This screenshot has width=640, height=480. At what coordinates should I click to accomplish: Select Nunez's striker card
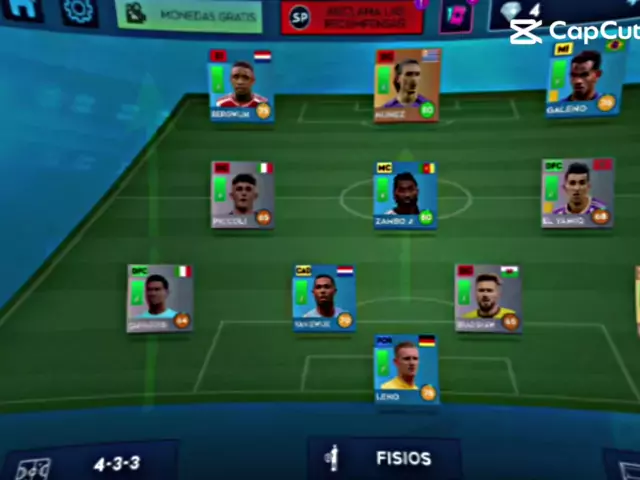click(406, 85)
